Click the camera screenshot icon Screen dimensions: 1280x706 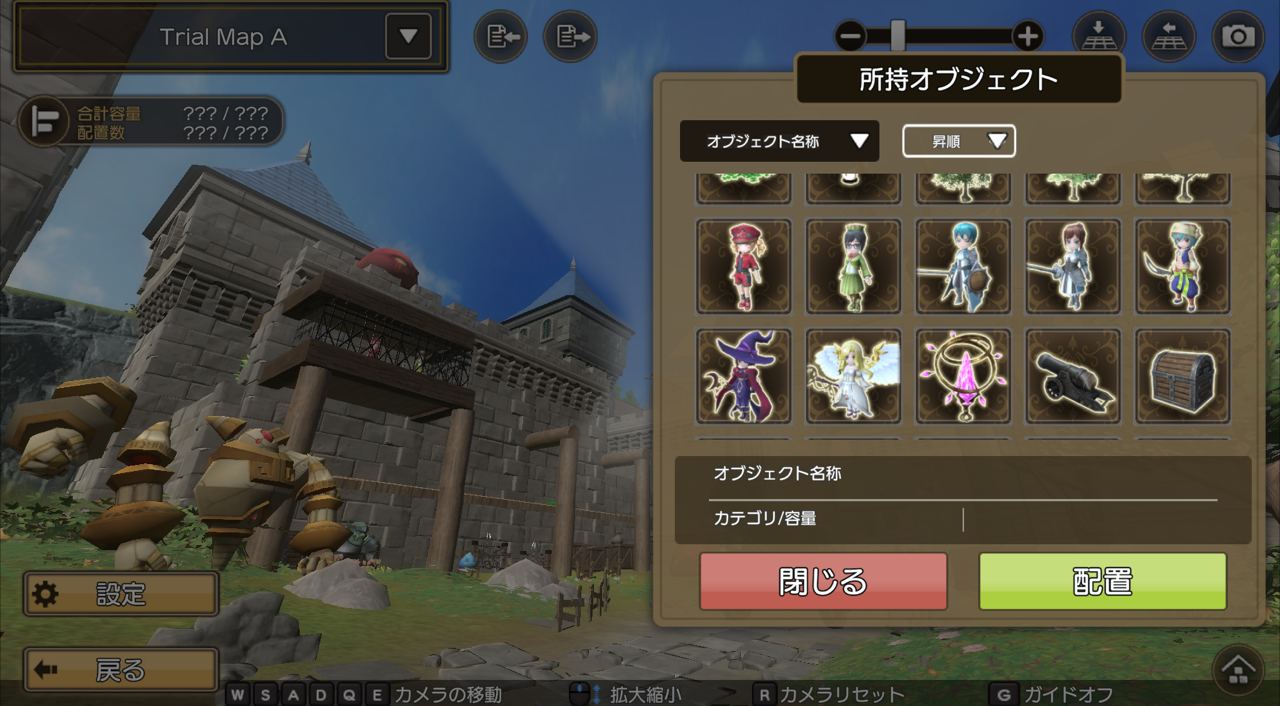point(1238,37)
